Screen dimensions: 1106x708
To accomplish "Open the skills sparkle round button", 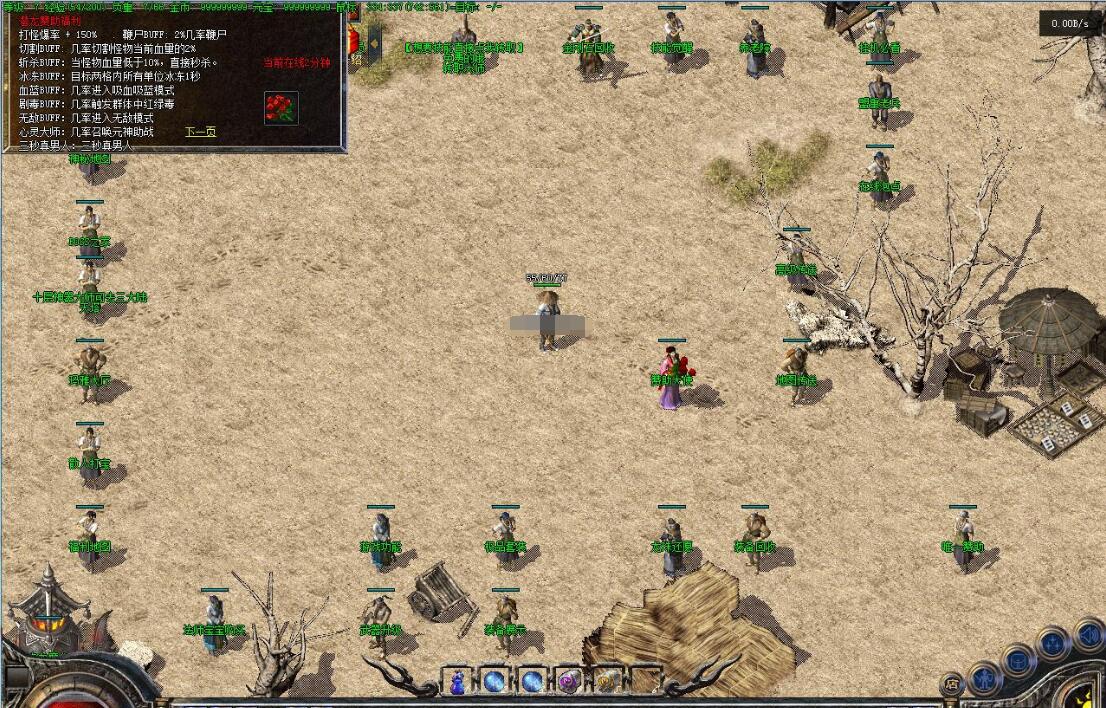I will (x=1053, y=643).
